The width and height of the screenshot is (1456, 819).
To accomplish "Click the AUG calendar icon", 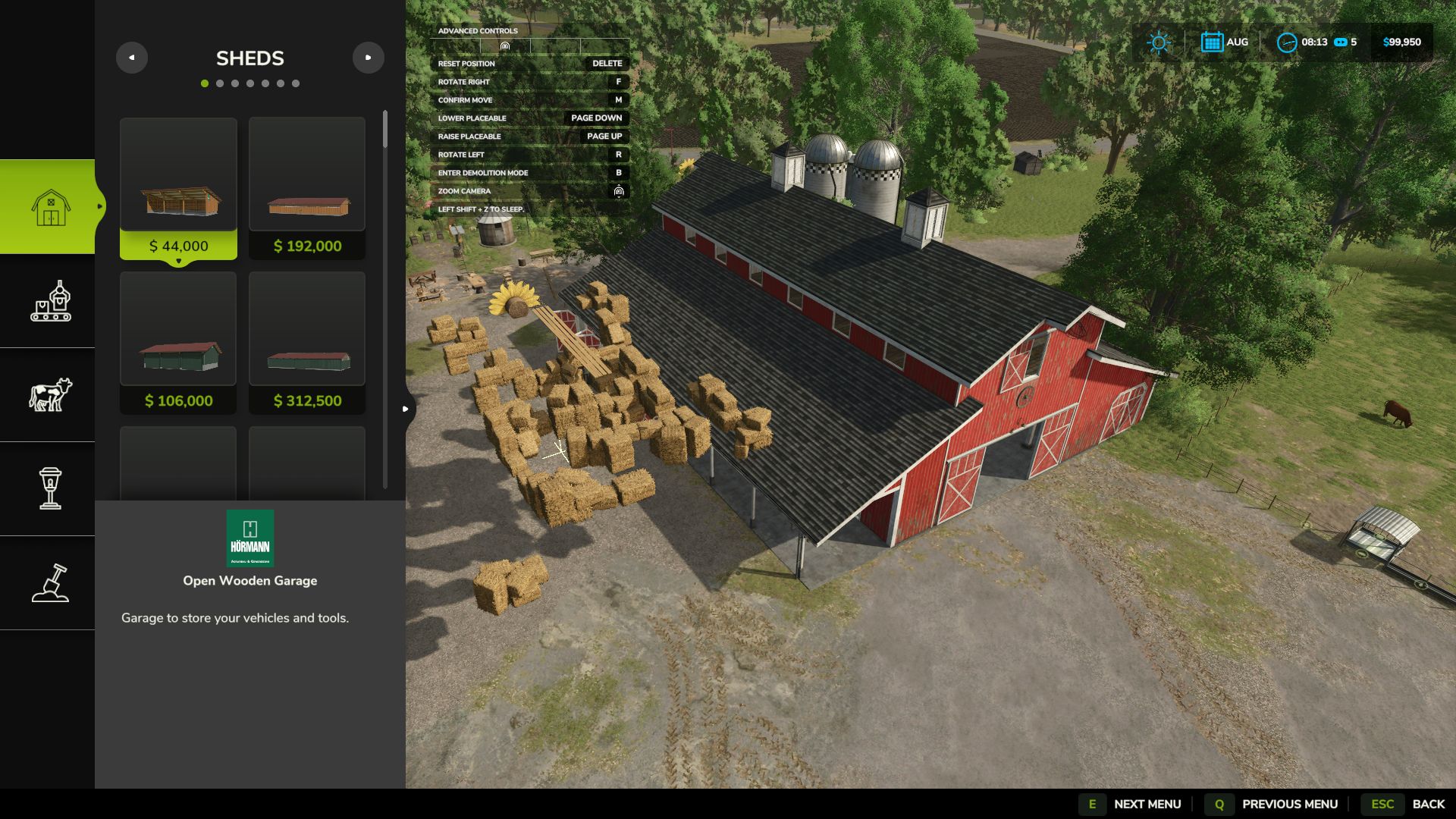I will (x=1212, y=42).
